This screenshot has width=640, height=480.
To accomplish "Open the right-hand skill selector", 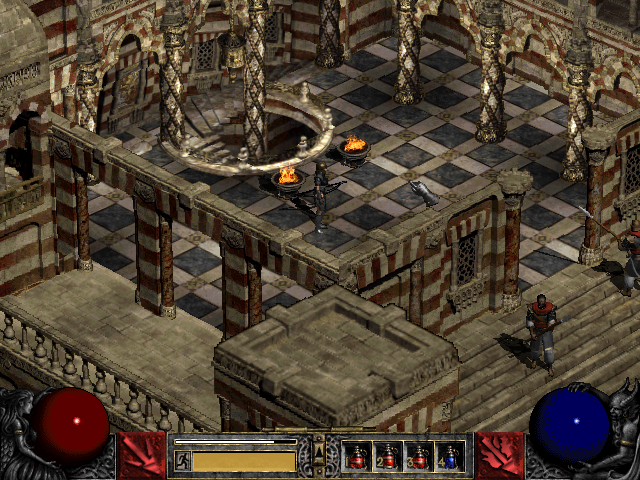I will pos(500,456).
